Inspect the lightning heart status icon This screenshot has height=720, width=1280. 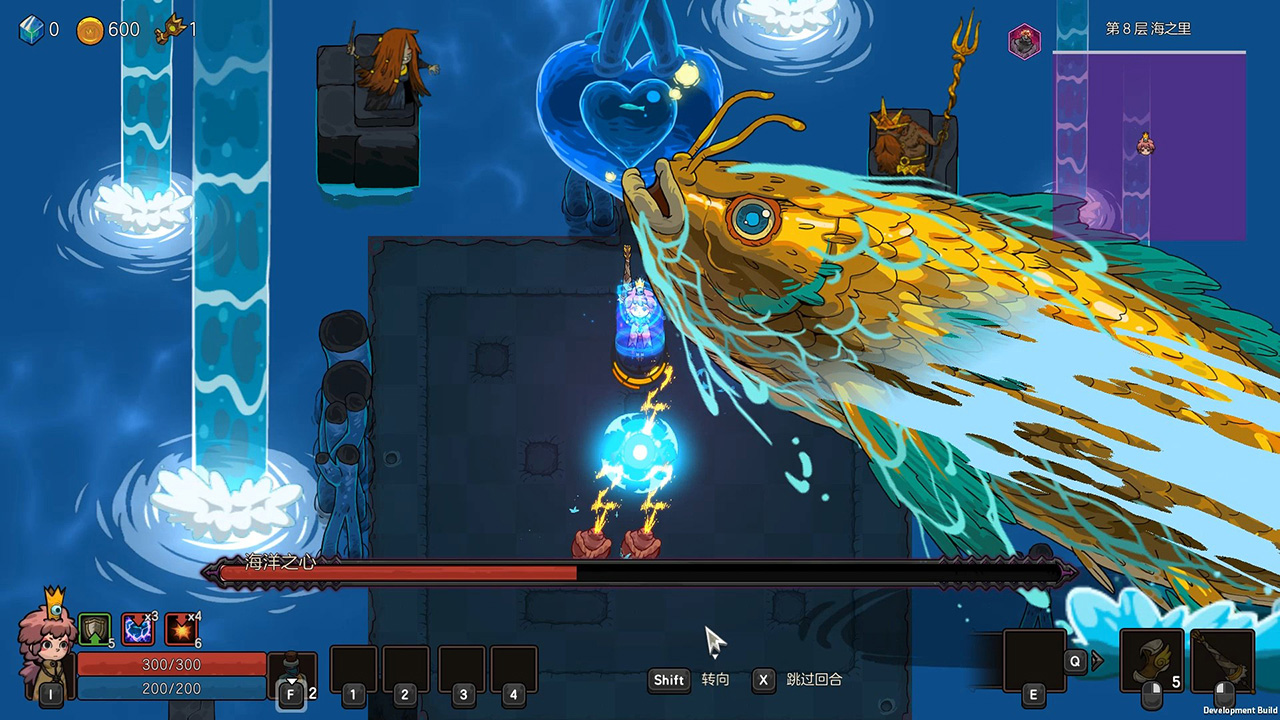(x=138, y=629)
